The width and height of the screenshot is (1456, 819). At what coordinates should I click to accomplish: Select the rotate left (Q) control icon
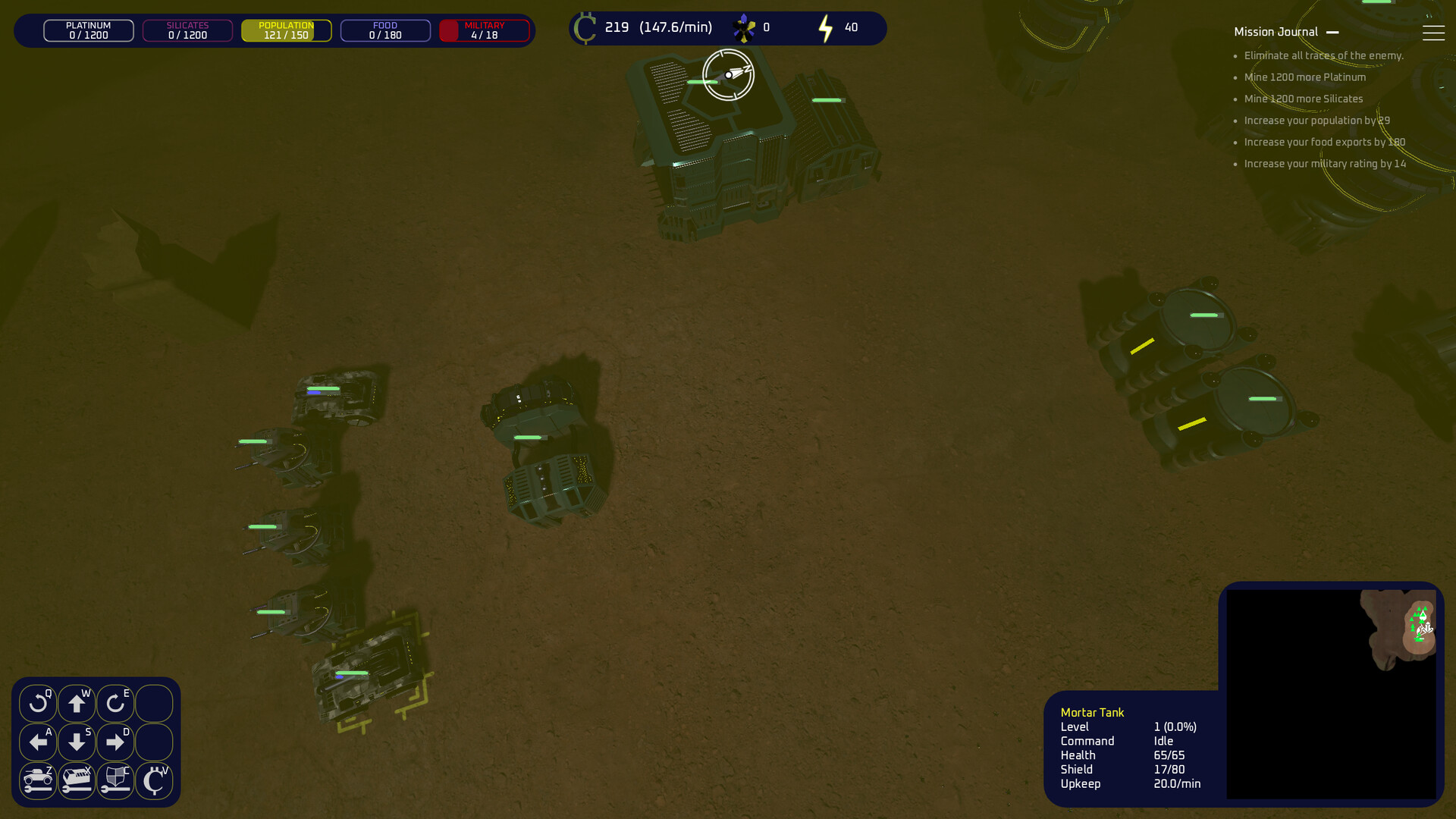(39, 703)
